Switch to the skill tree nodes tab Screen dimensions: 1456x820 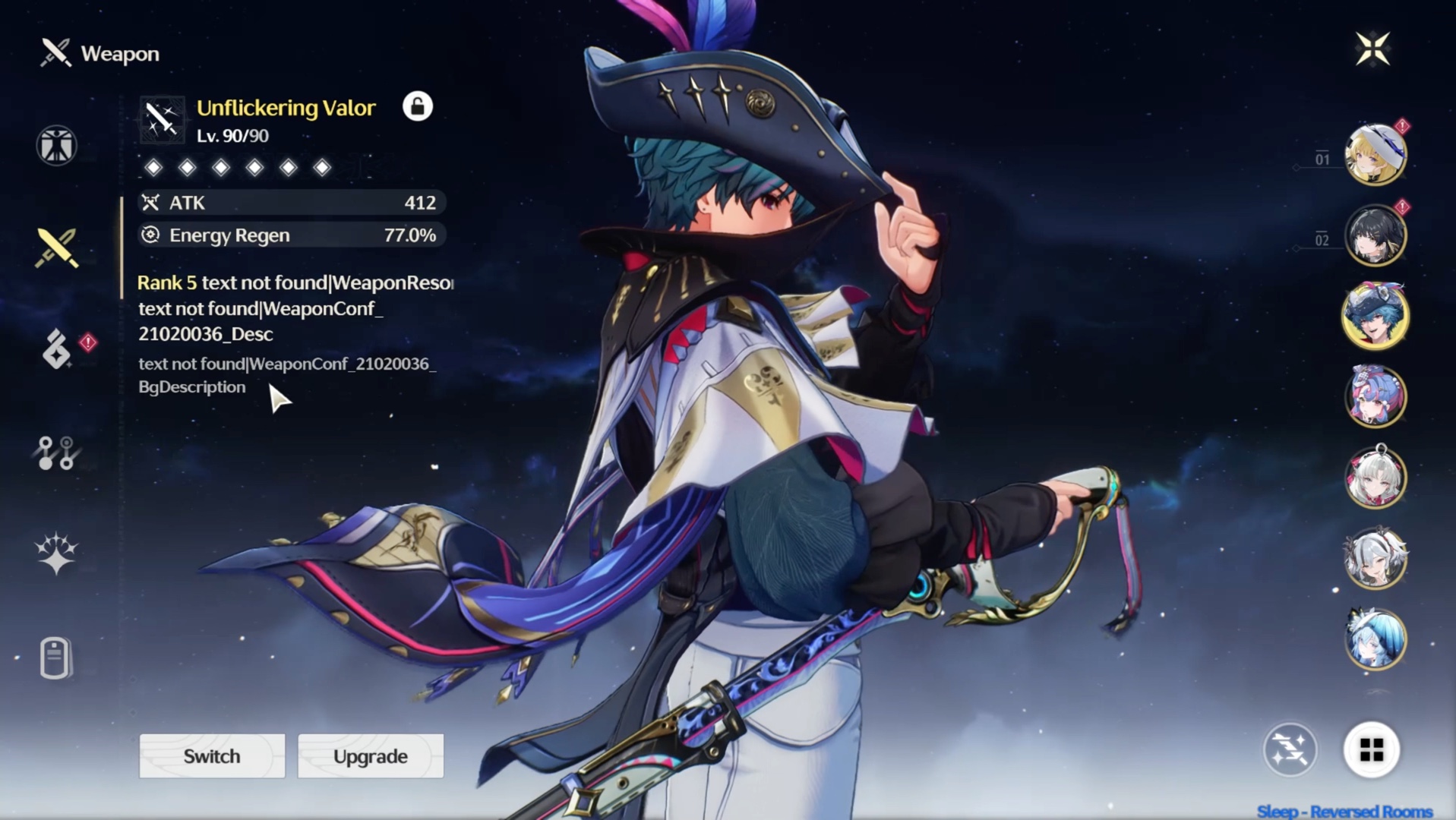(56, 453)
